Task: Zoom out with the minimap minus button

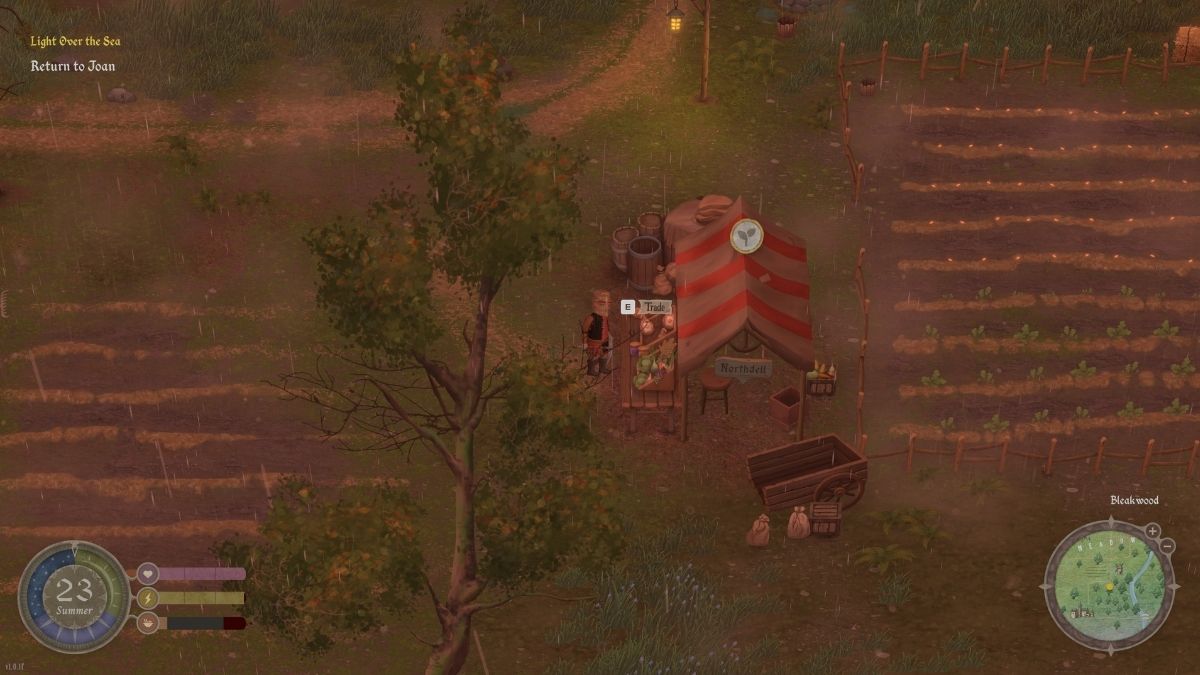Action: (1167, 546)
